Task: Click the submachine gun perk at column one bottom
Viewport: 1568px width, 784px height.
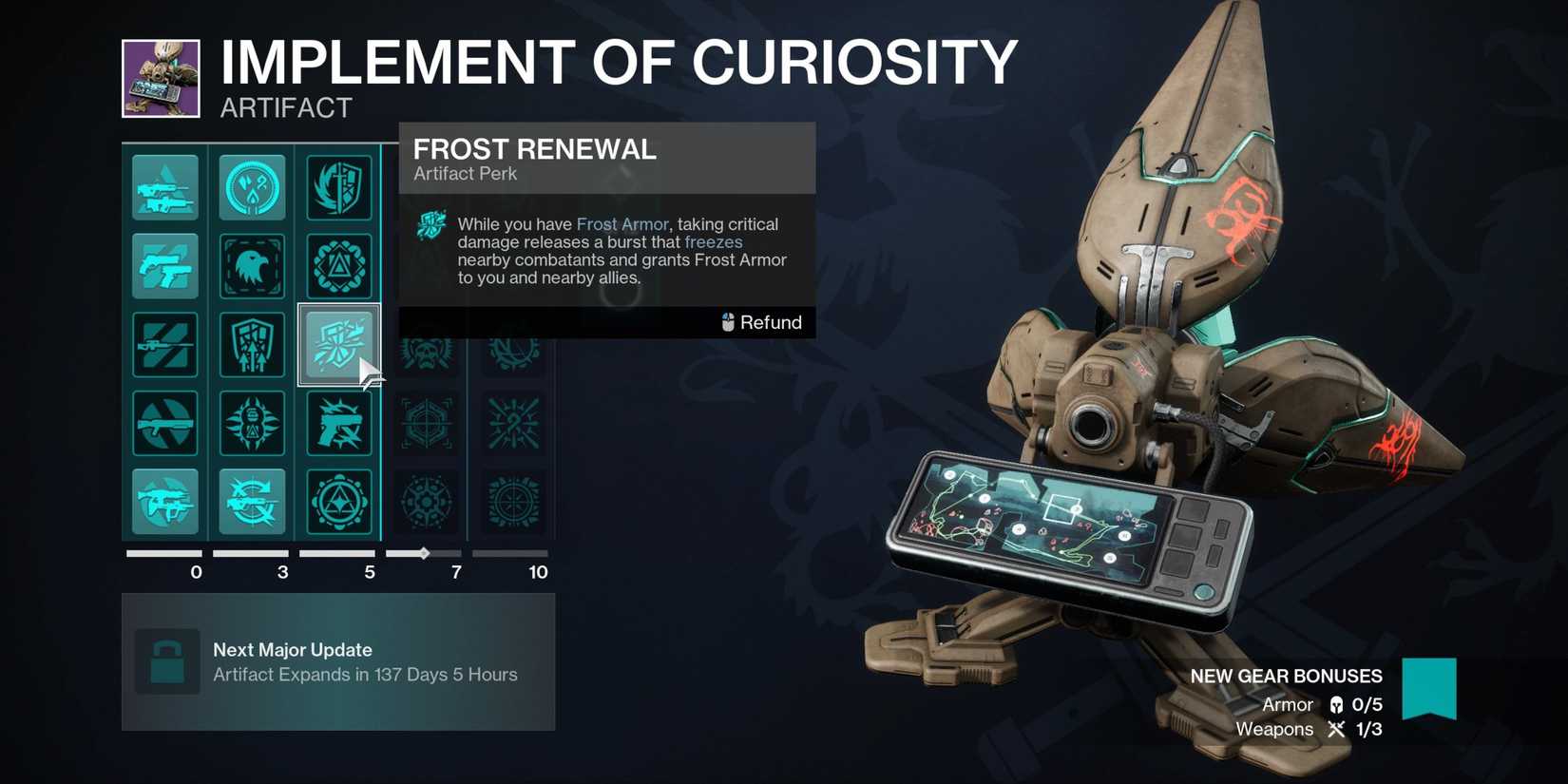Action: (165, 502)
